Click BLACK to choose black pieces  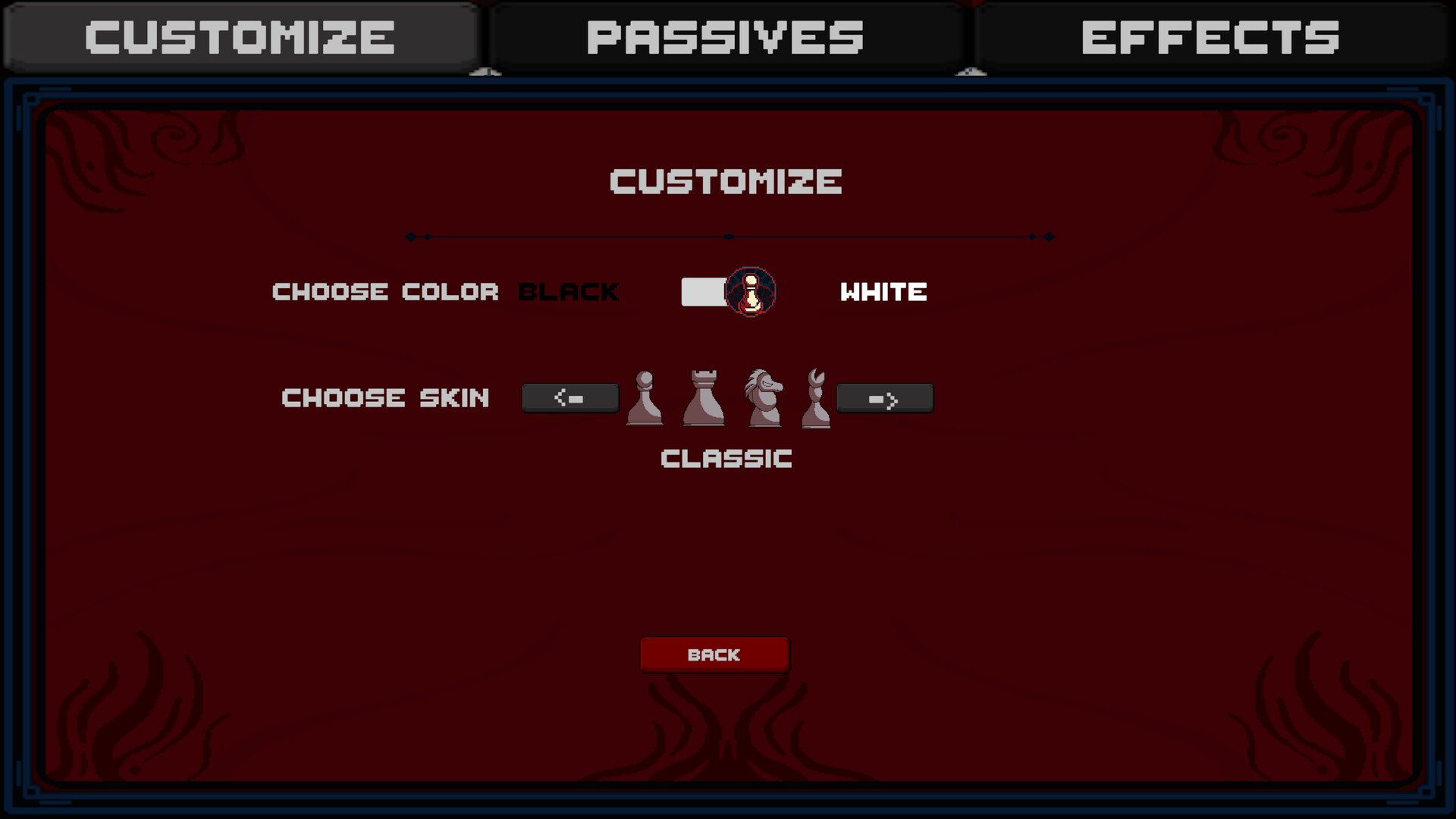coord(567,291)
